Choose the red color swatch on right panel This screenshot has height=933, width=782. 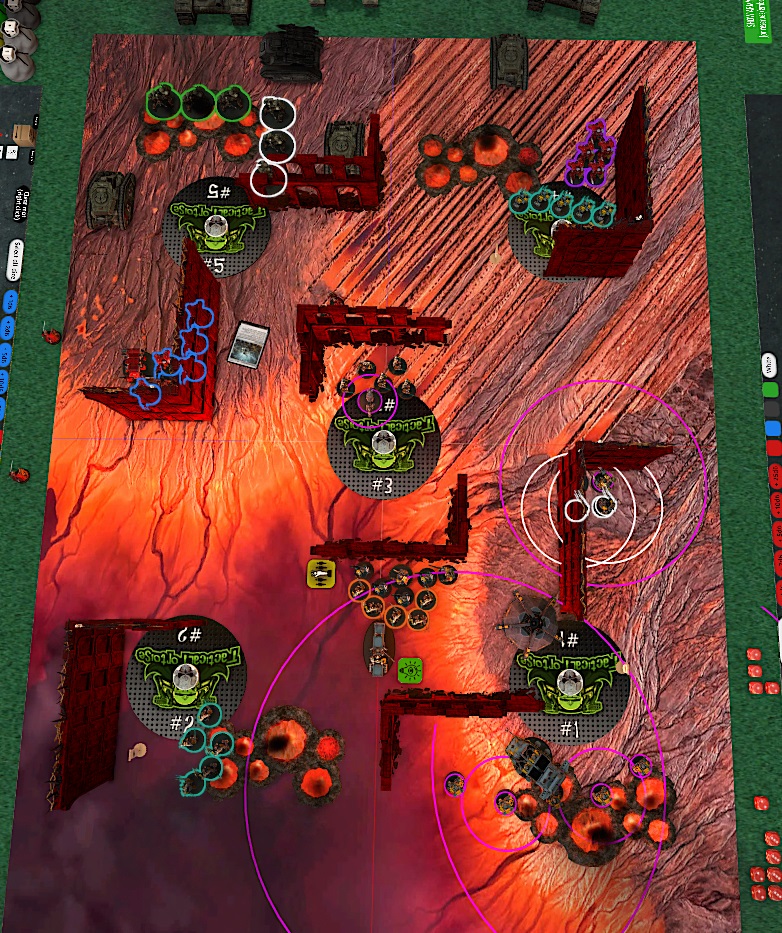pos(771,449)
